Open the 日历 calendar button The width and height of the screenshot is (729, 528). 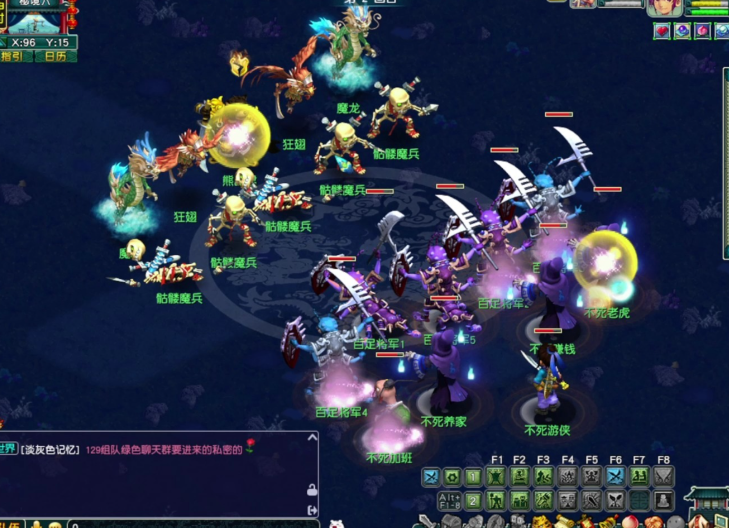56,57
